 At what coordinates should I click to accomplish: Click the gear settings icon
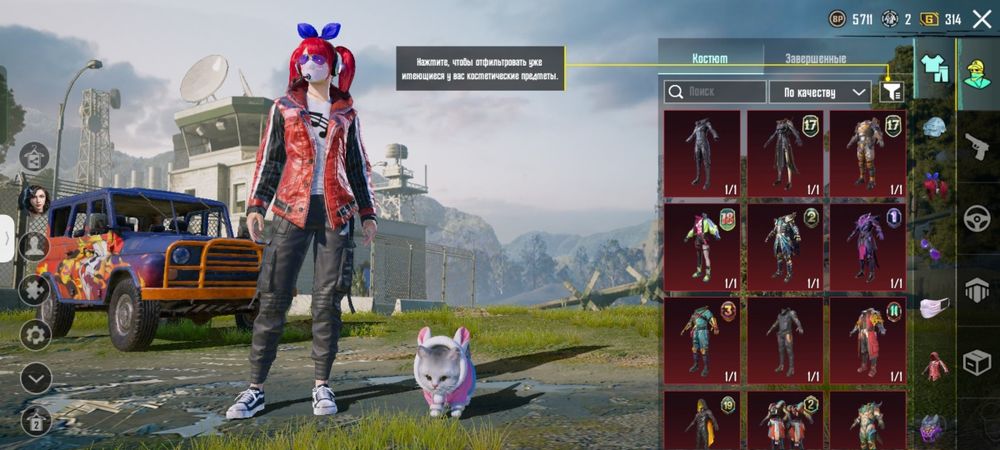[x=35, y=333]
